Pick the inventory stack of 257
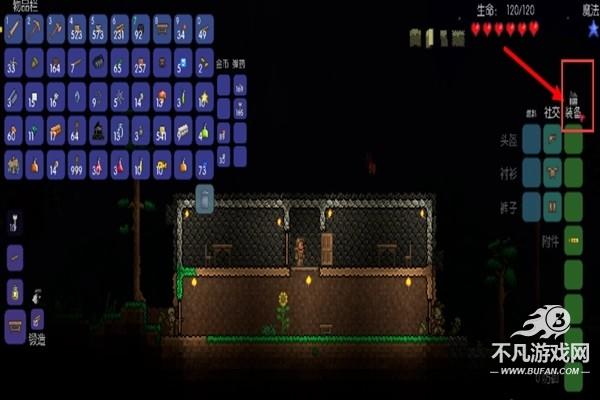The height and width of the screenshot is (400, 600). (x=141, y=64)
